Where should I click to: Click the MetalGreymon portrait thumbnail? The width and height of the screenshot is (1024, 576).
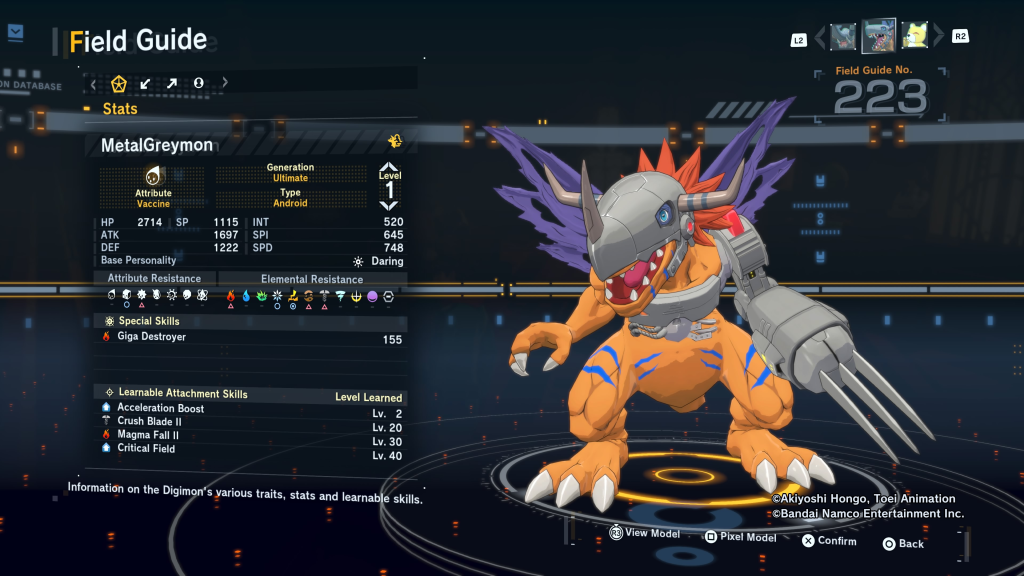click(x=878, y=37)
